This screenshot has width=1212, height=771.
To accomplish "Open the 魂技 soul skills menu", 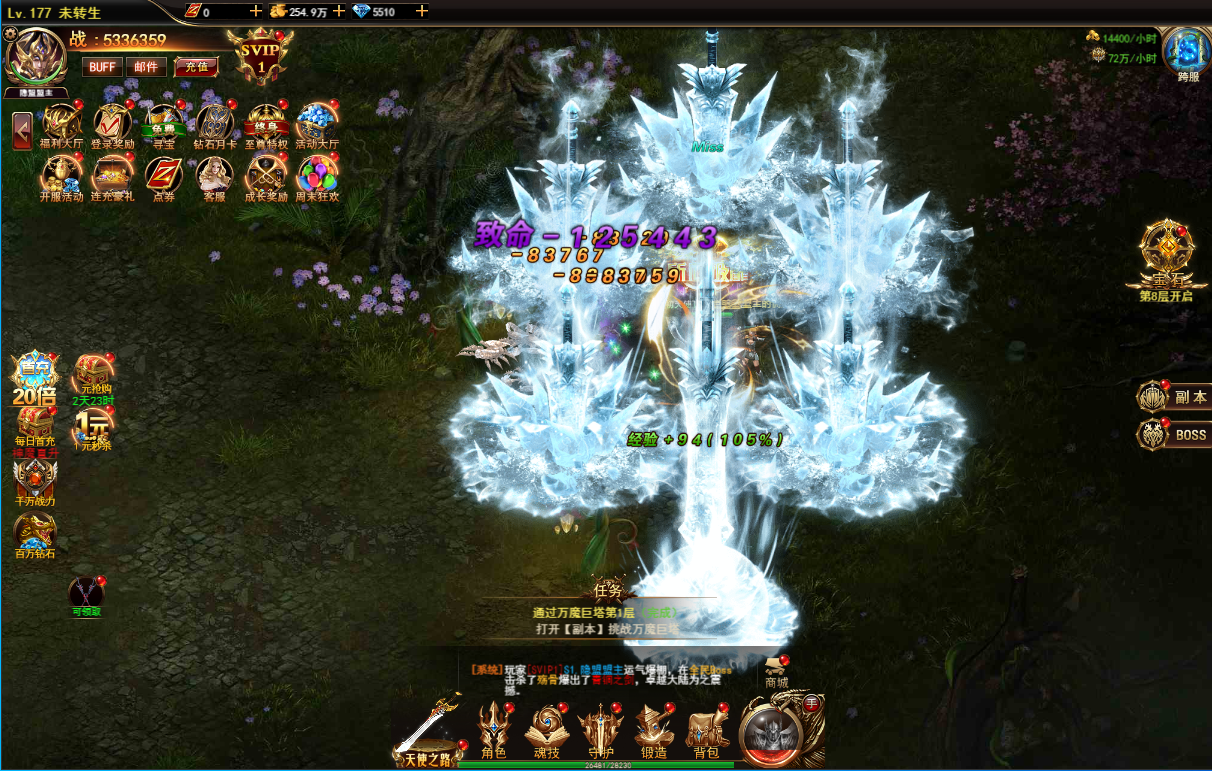I will 547,729.
